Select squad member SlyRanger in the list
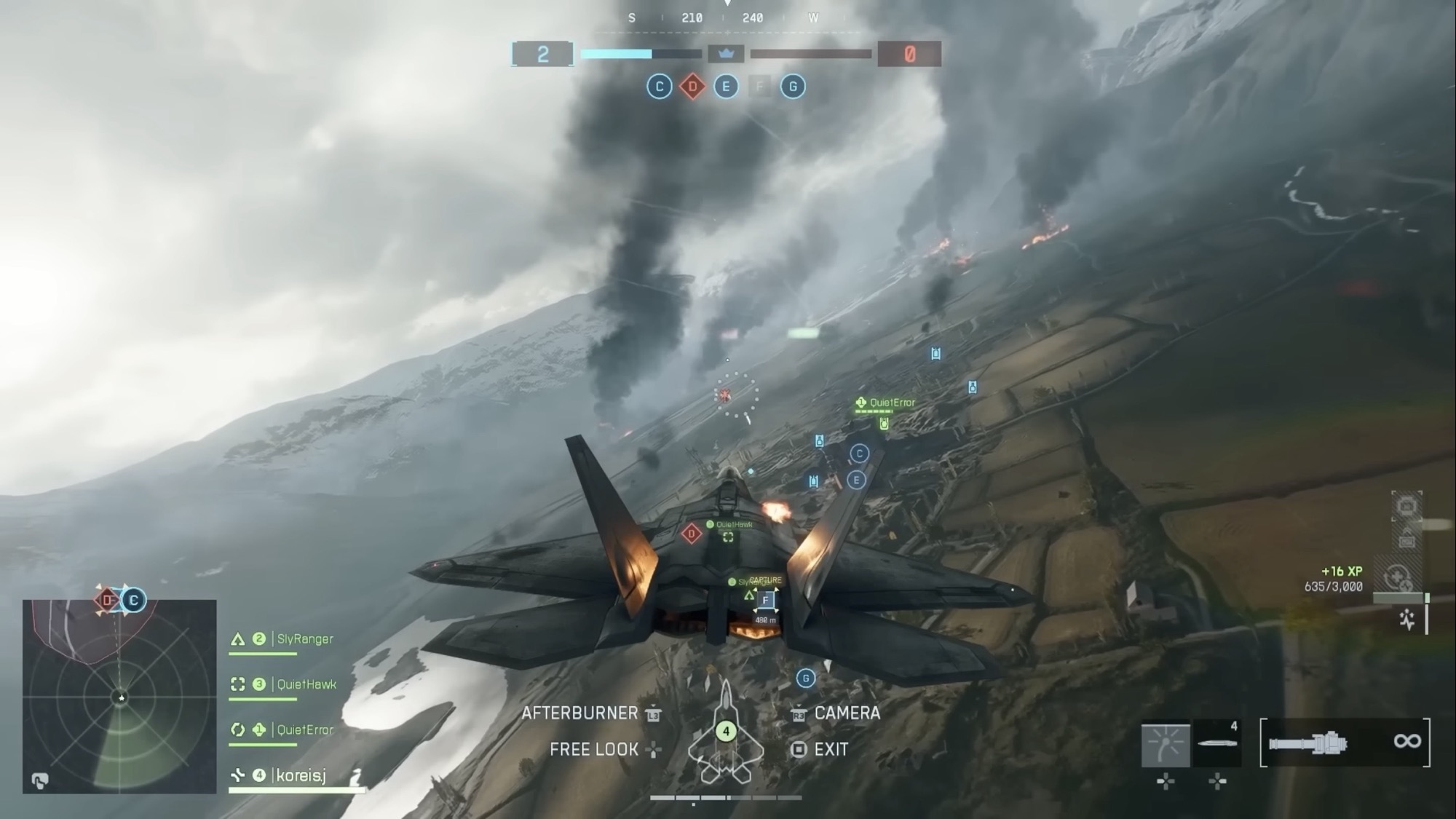 [304, 639]
